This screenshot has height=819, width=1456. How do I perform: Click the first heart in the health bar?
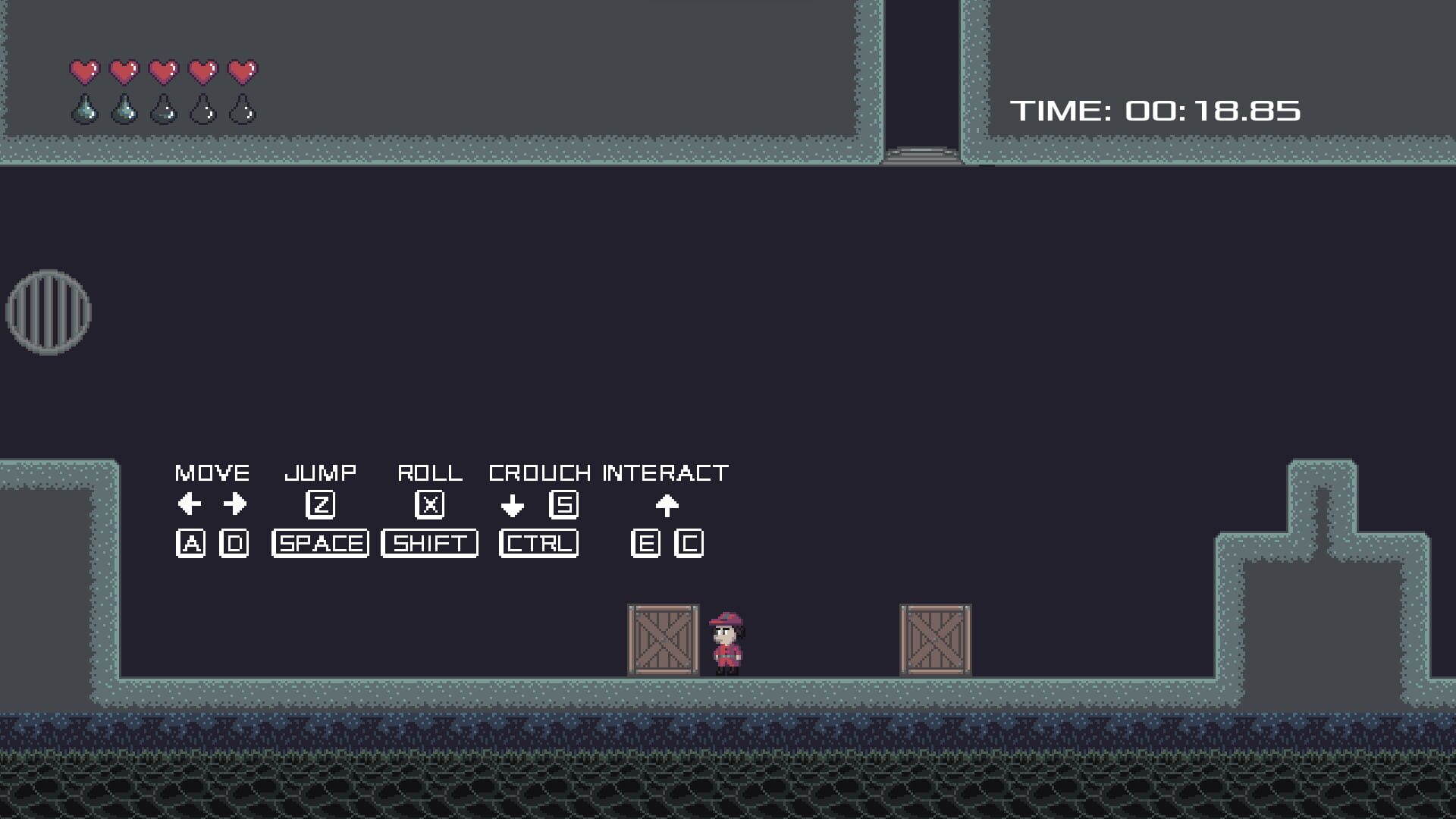(83, 71)
